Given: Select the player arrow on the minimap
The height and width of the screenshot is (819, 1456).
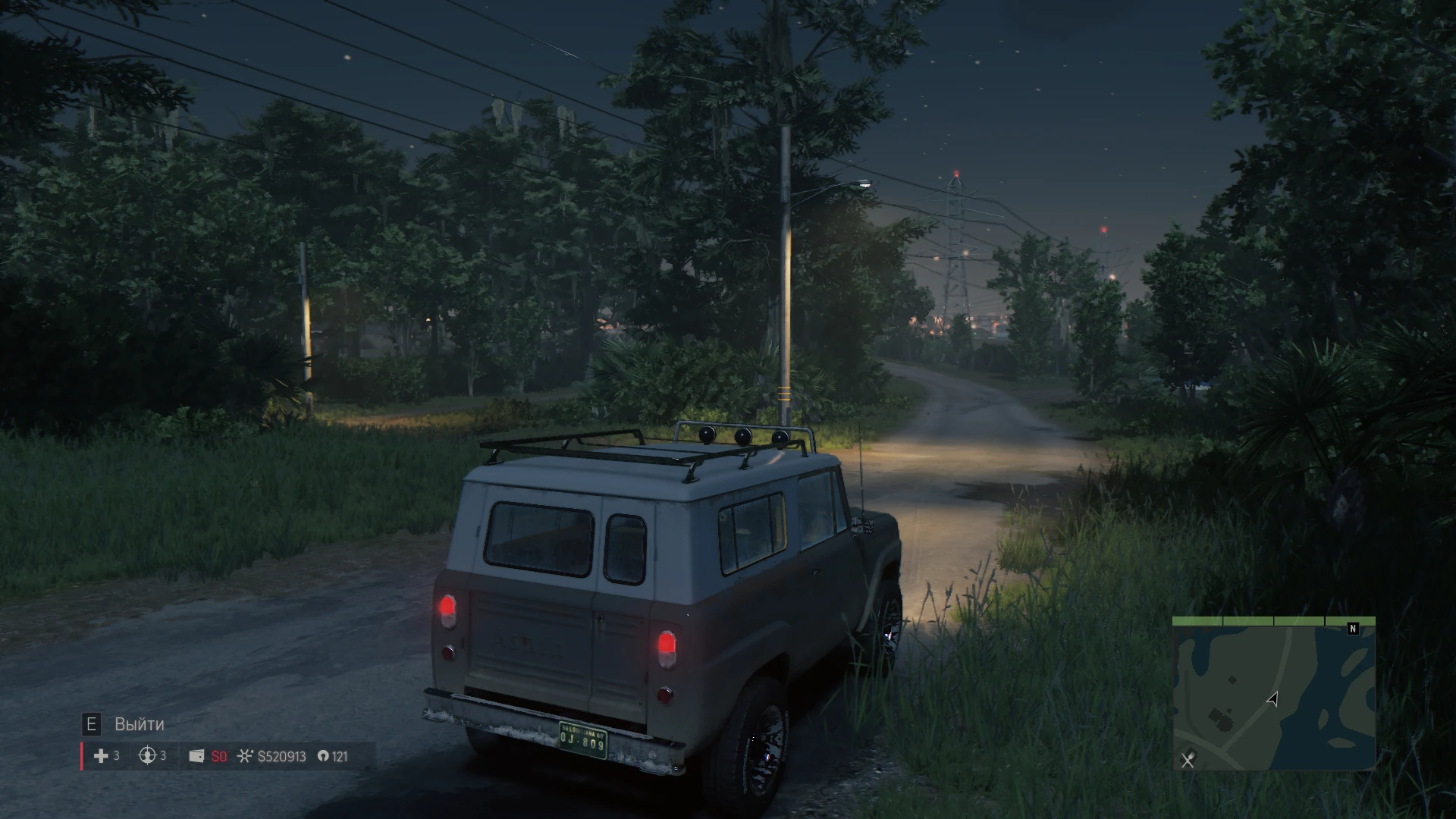Looking at the screenshot, I should tap(1273, 700).
